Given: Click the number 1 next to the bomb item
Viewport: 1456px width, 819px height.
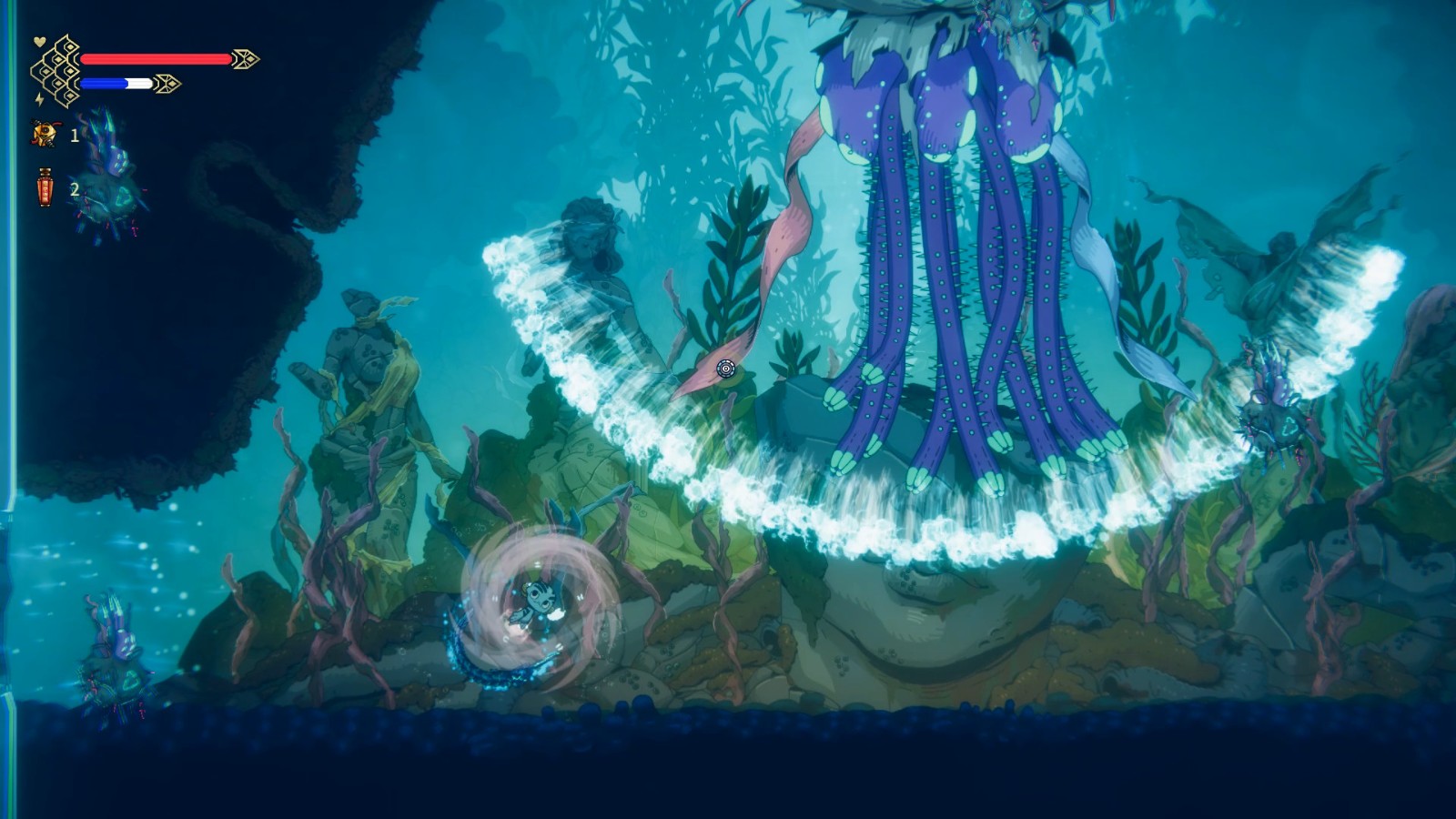Looking at the screenshot, I should [75, 136].
